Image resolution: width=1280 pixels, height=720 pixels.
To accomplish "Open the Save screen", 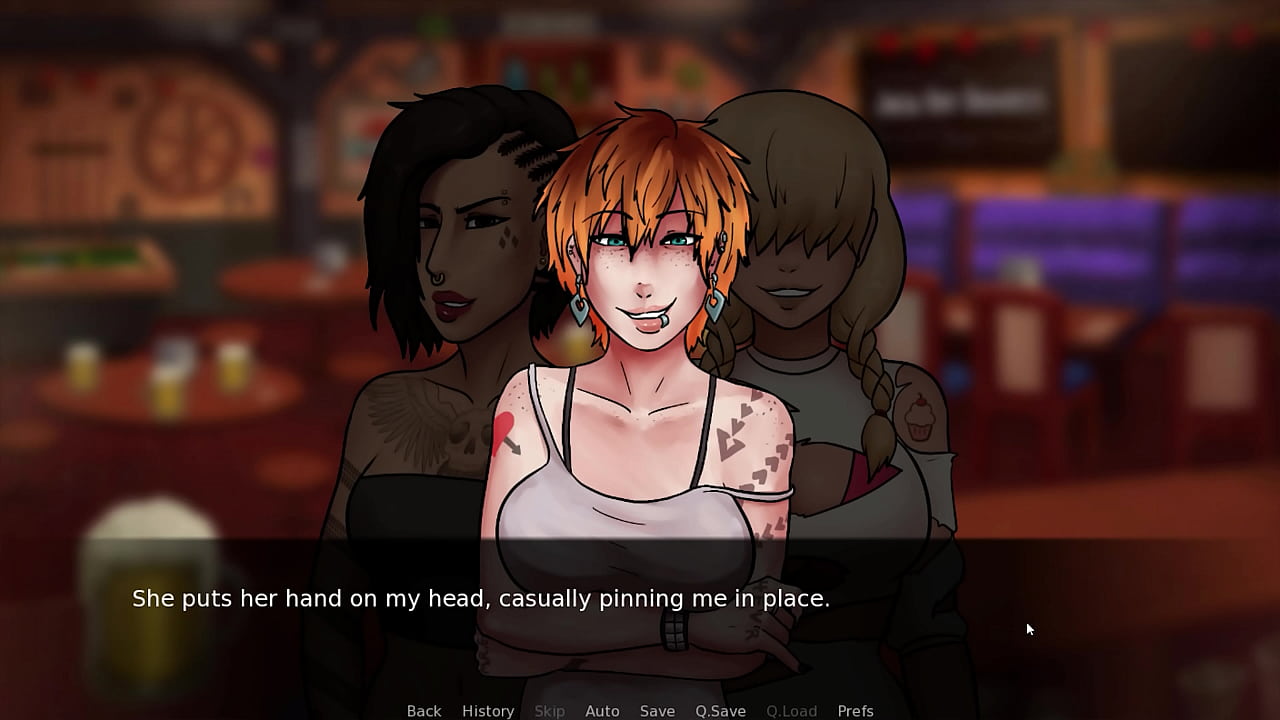I will click(x=657, y=710).
